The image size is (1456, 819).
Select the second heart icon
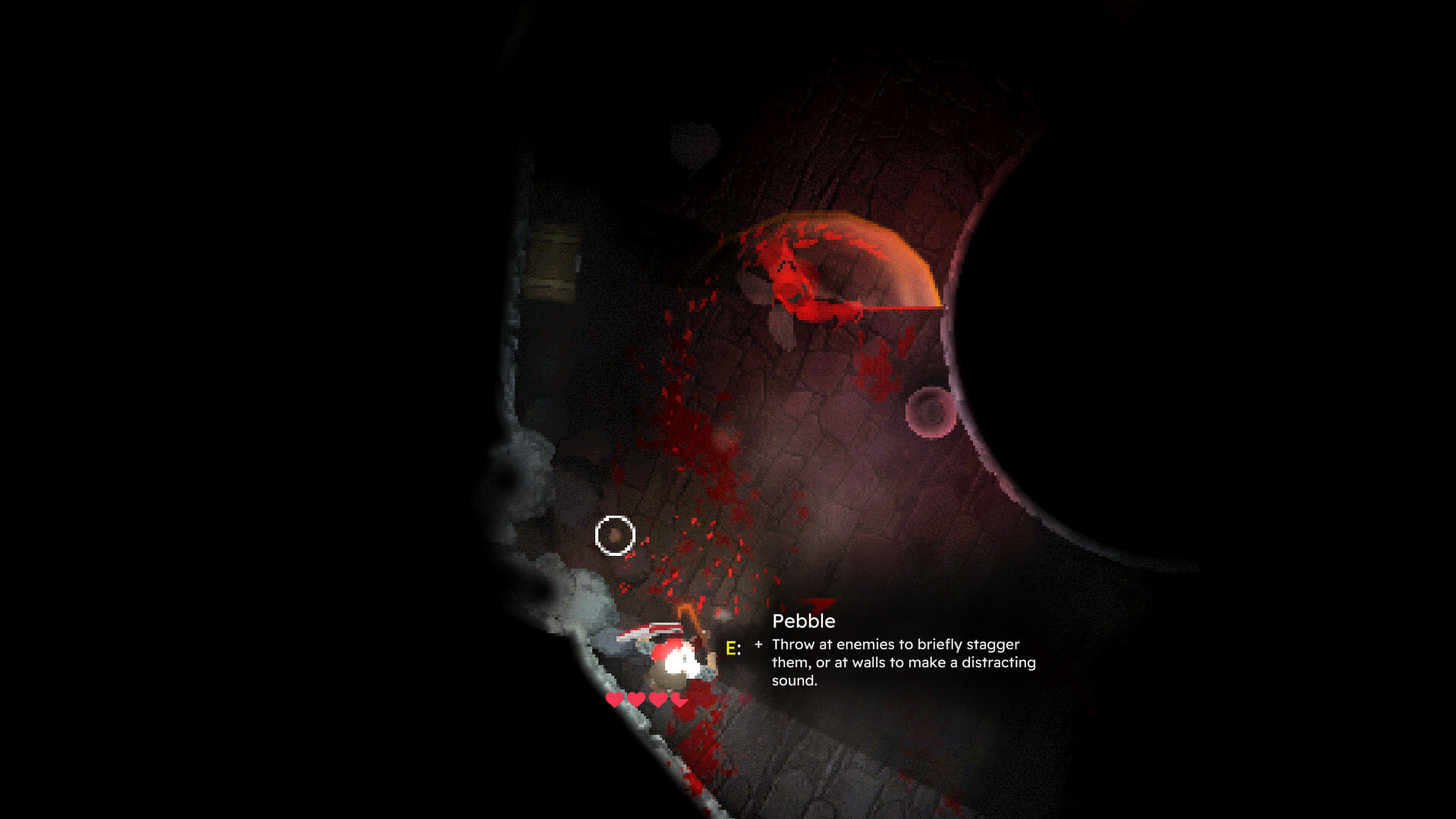(x=635, y=701)
